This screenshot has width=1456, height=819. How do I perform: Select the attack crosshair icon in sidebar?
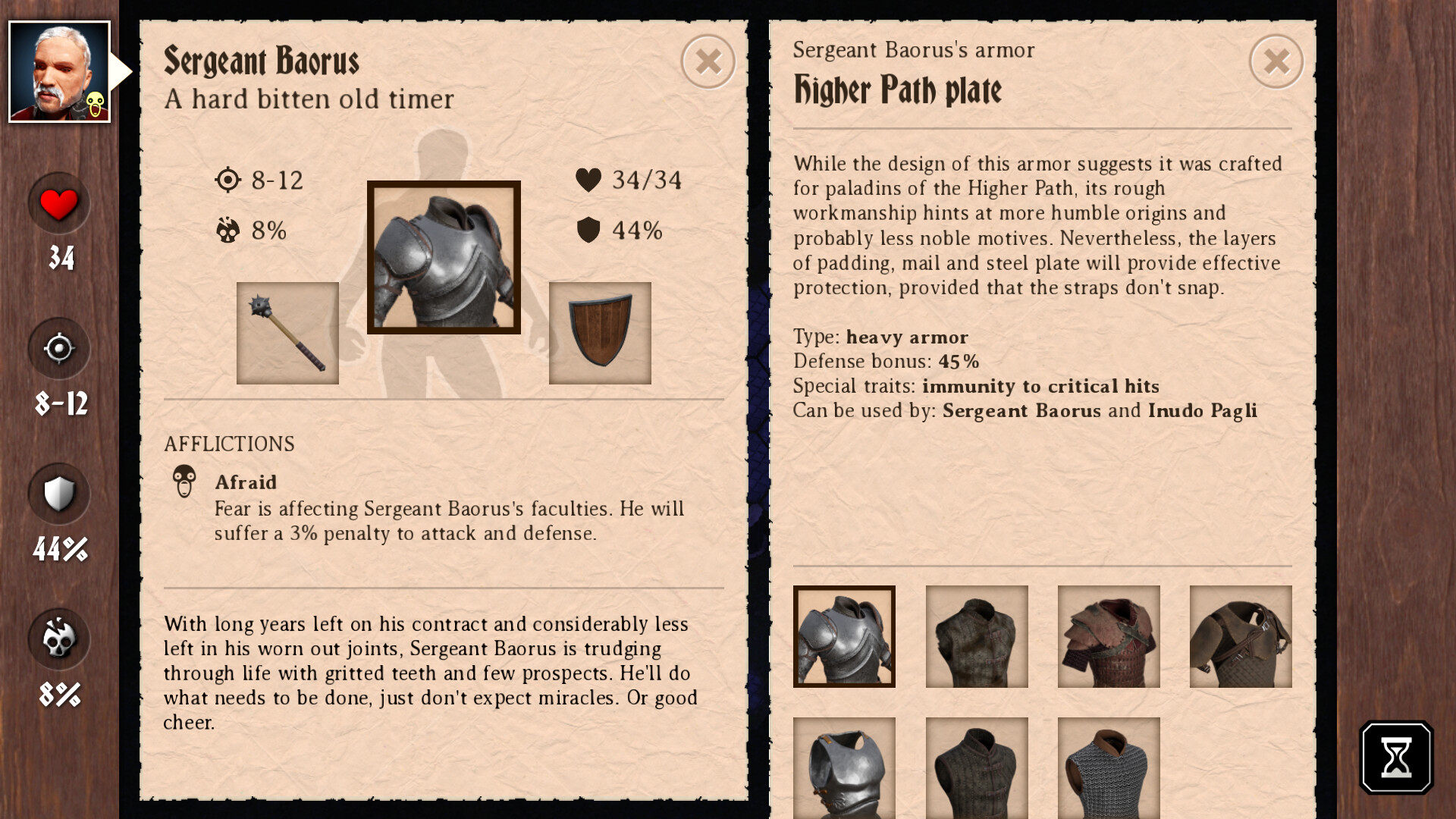coord(58,349)
